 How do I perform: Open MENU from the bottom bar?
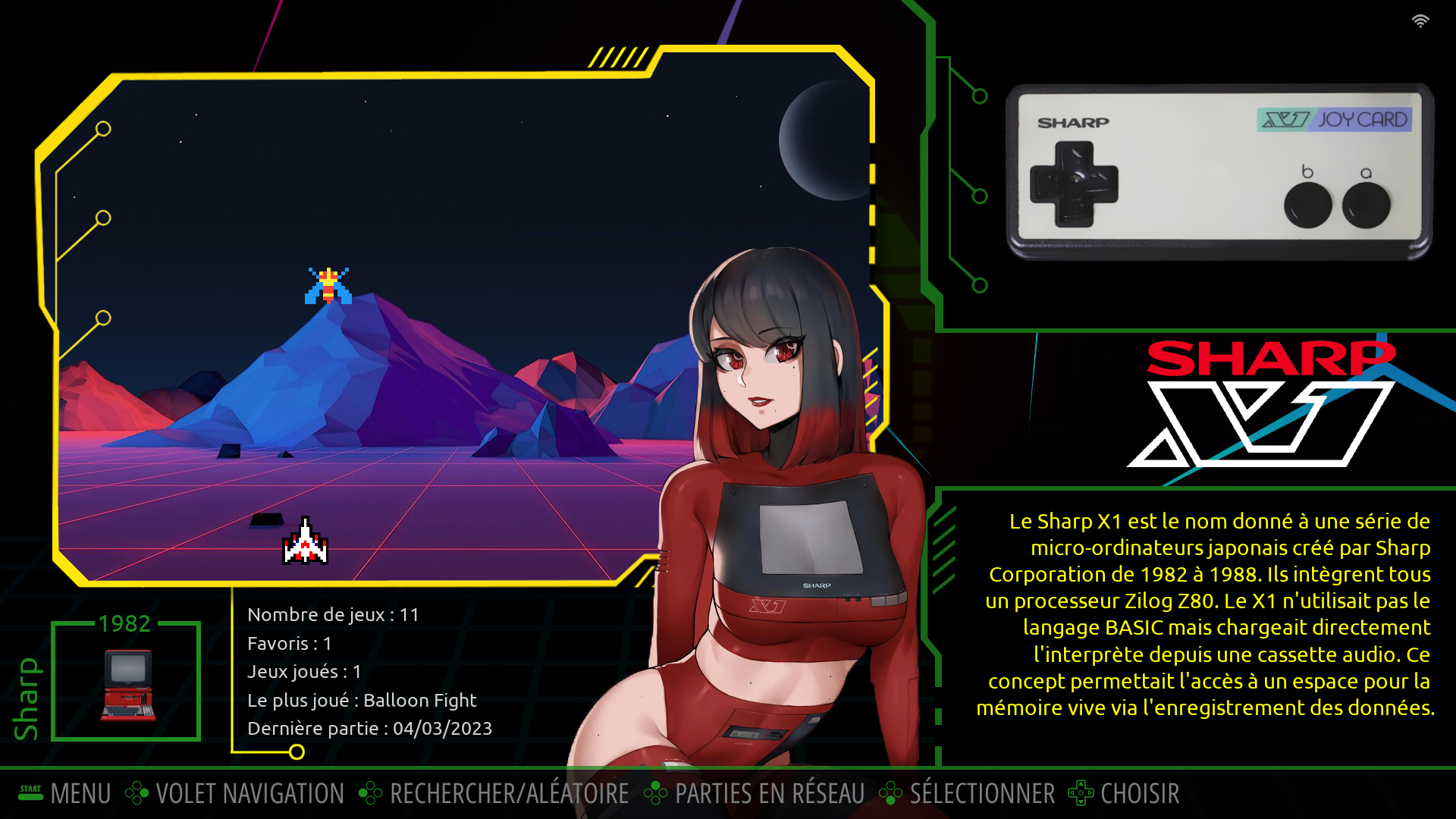(x=80, y=793)
